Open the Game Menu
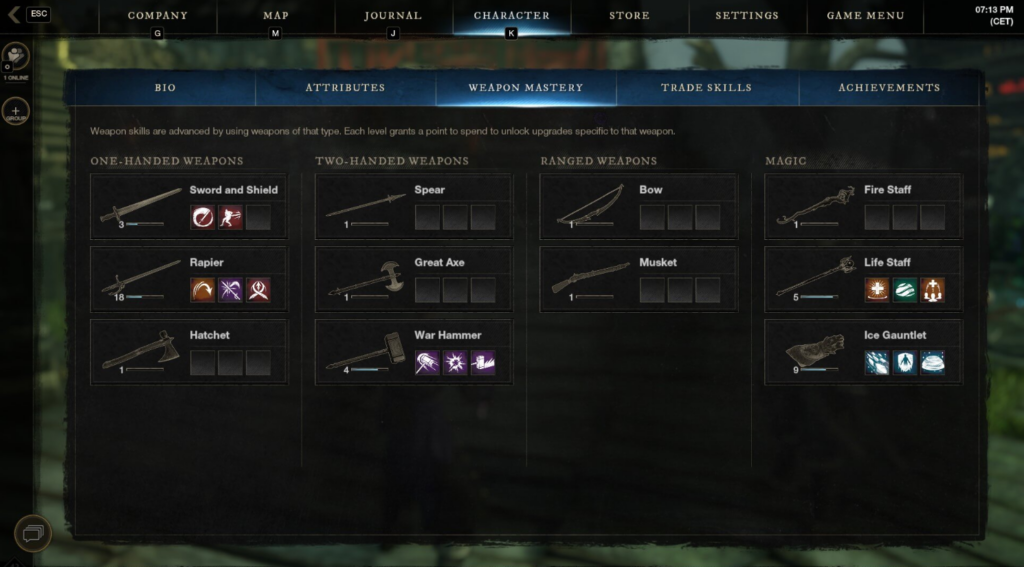This screenshot has height=567, width=1024. [x=865, y=16]
